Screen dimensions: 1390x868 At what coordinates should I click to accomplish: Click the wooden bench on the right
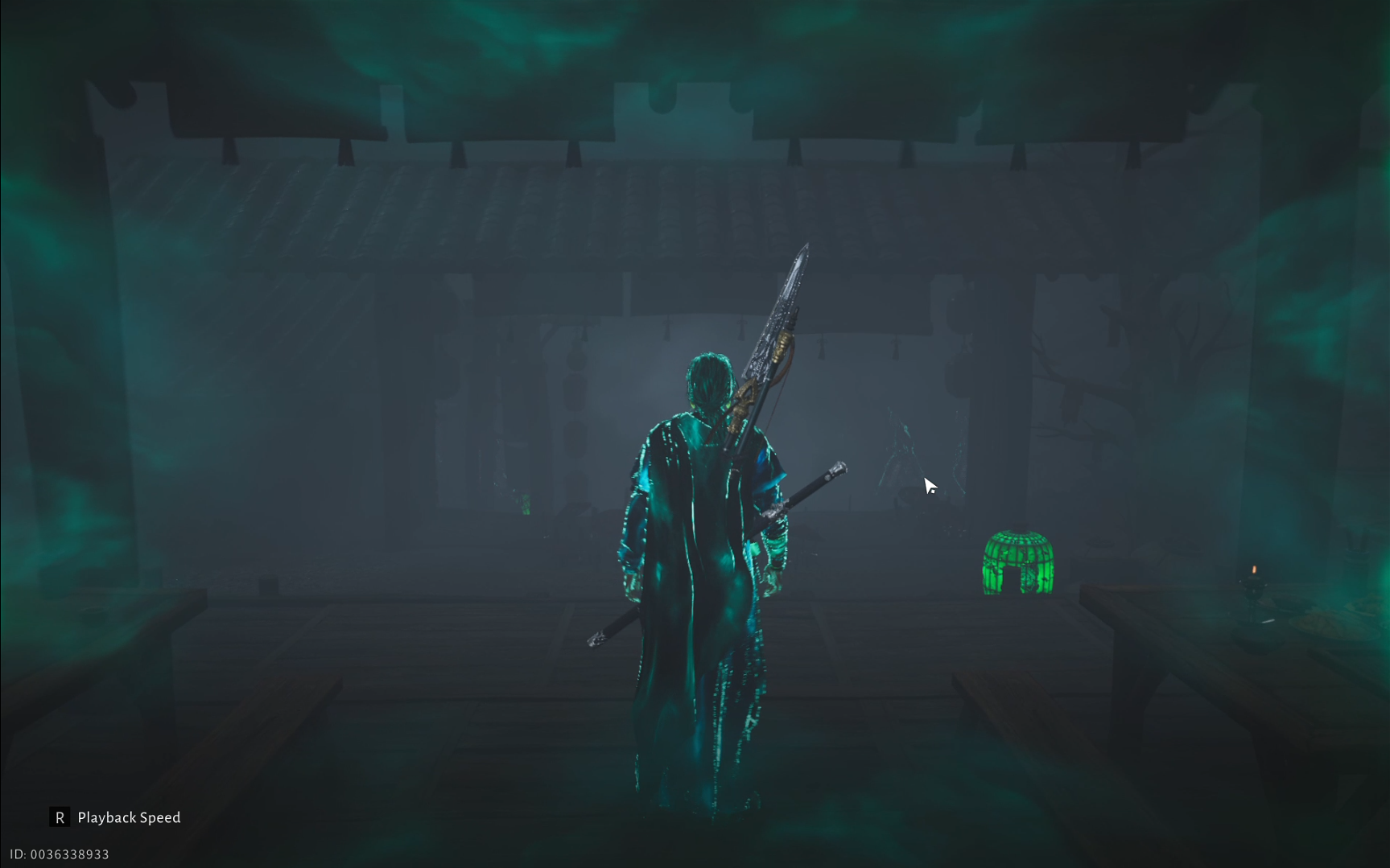[1167, 611]
